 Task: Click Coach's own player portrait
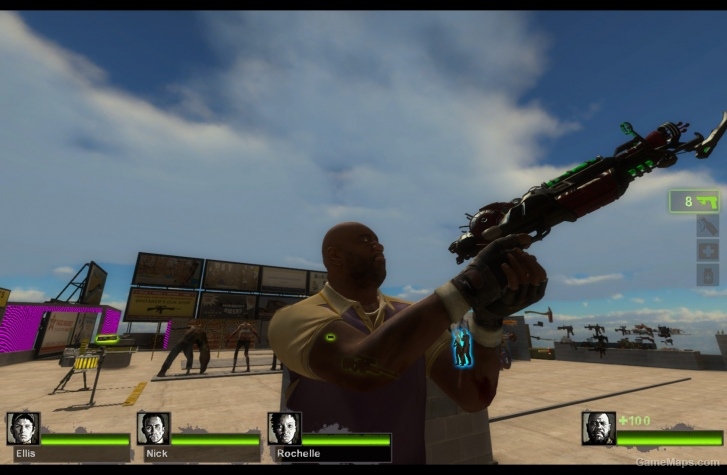click(598, 428)
